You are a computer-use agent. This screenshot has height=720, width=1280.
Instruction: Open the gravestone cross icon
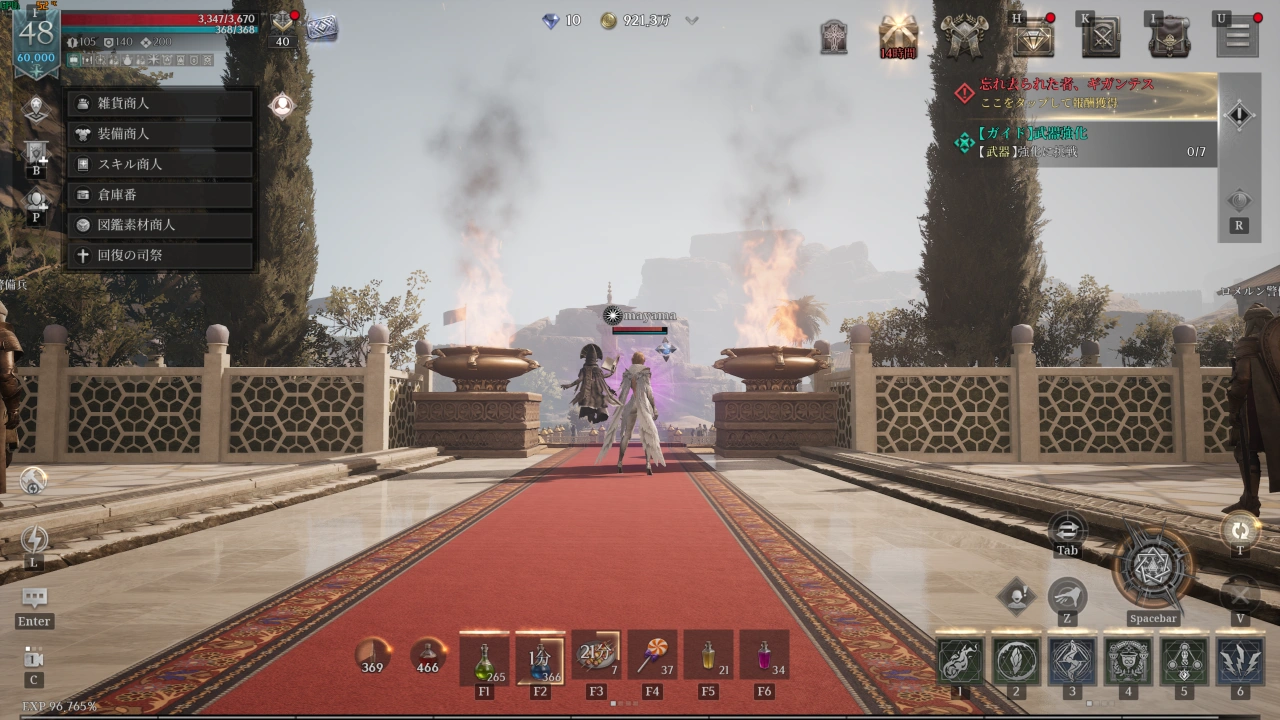point(834,38)
